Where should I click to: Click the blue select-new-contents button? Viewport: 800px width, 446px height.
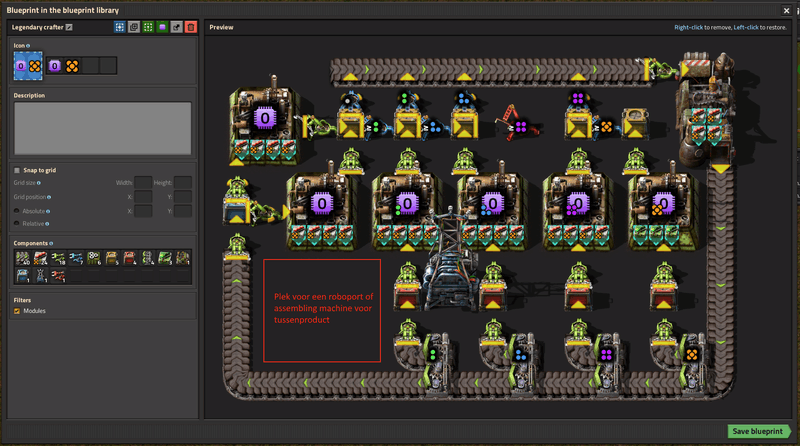point(120,27)
